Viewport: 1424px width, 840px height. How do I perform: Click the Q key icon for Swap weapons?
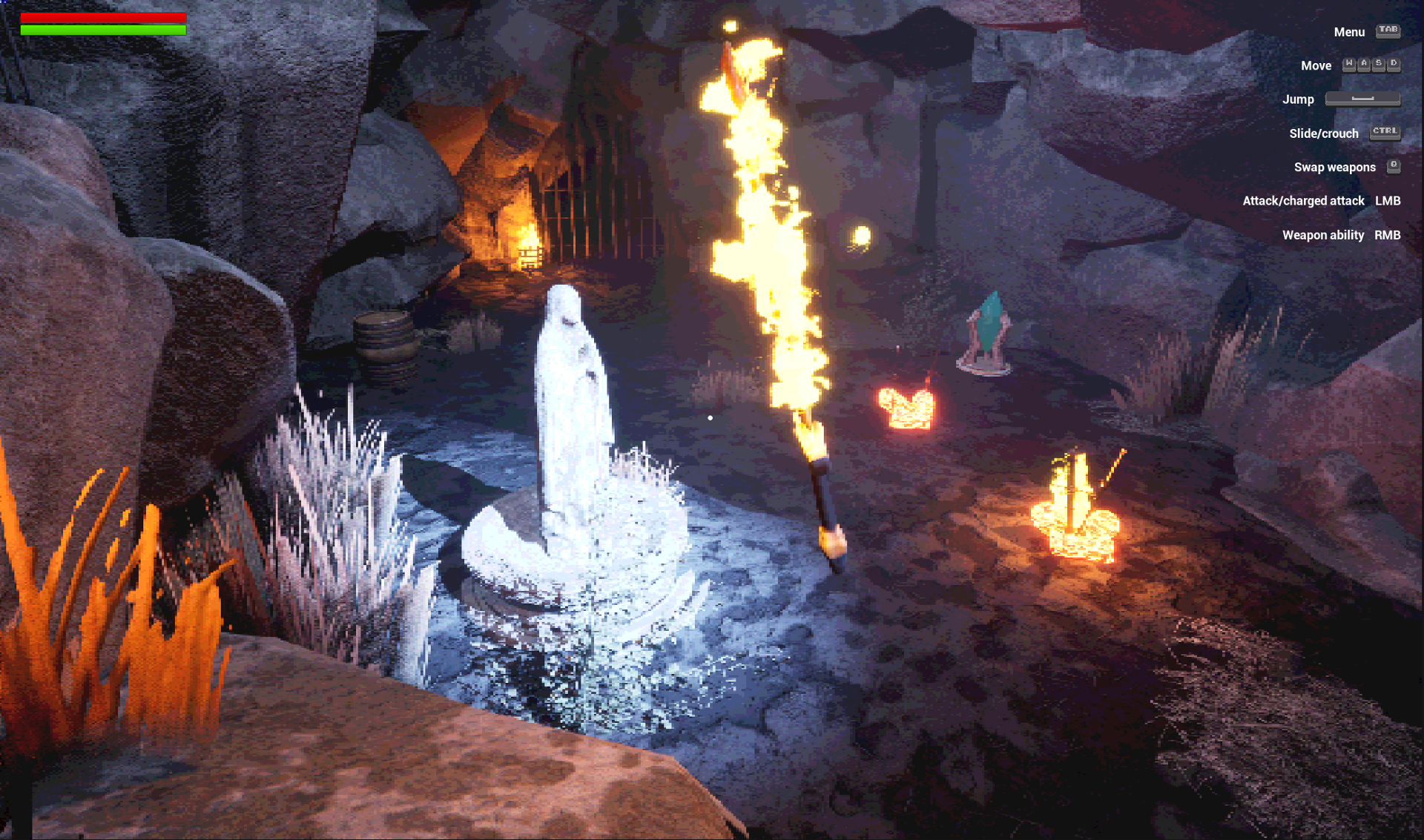pos(1394,167)
